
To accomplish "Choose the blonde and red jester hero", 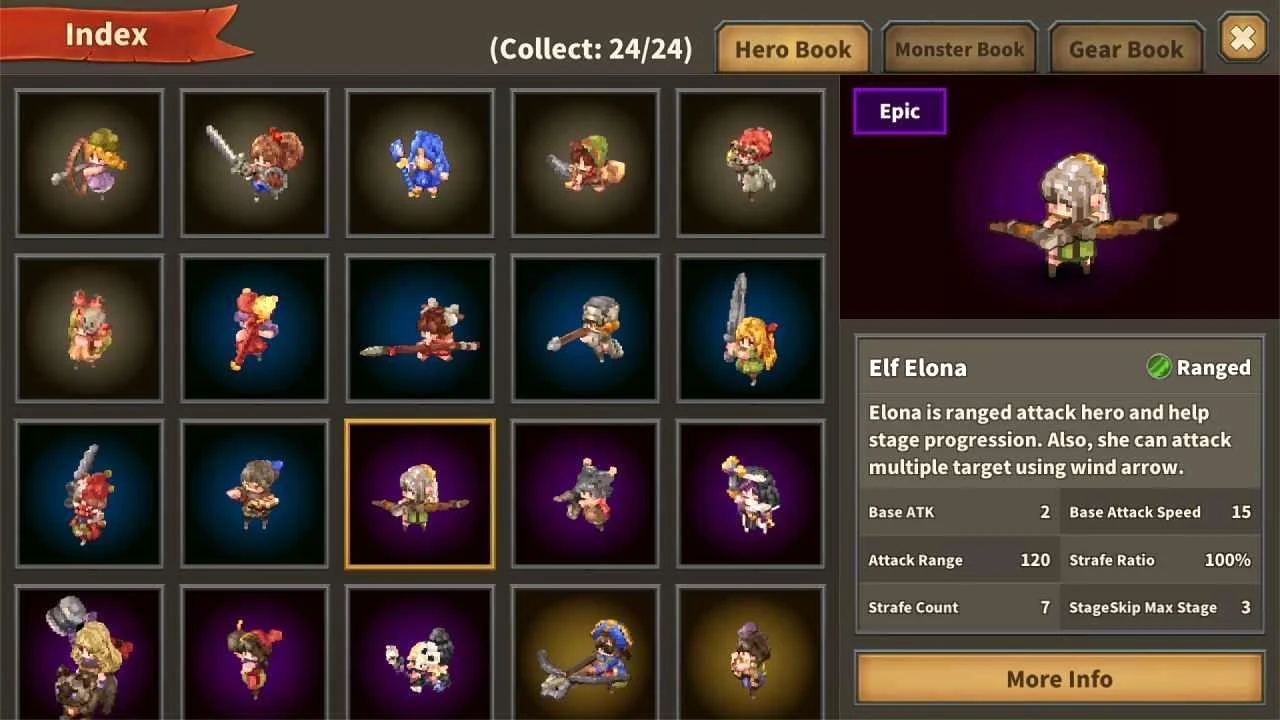I will coord(255,328).
